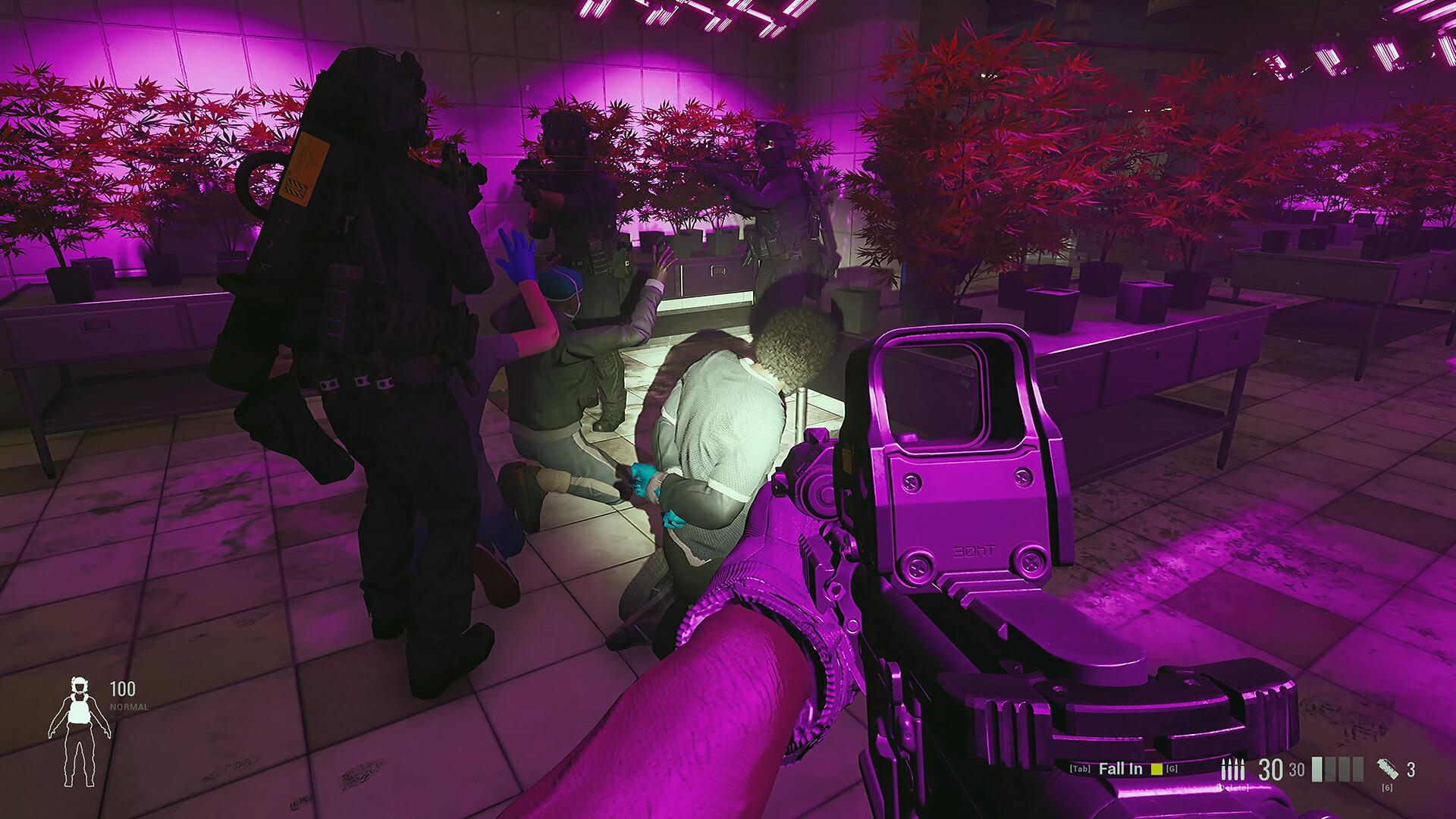Screen dimensions: 1456x819
Task: Click the spare magazine icon showing 3
Action: pyautogui.click(x=1388, y=768)
